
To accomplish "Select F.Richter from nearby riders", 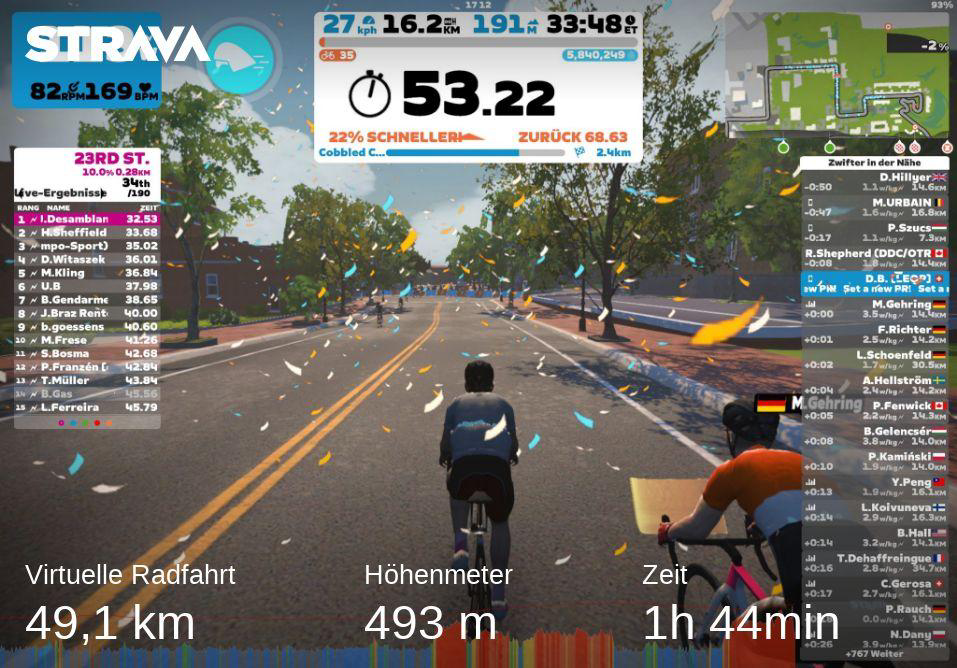I will click(x=875, y=334).
